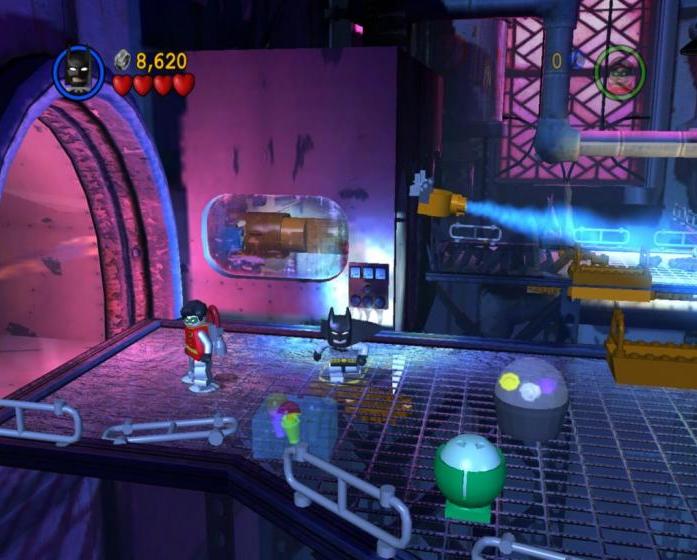Screen dimensions: 697x560
Task: Click the Batman character portrait
Action: pyautogui.click(x=78, y=72)
